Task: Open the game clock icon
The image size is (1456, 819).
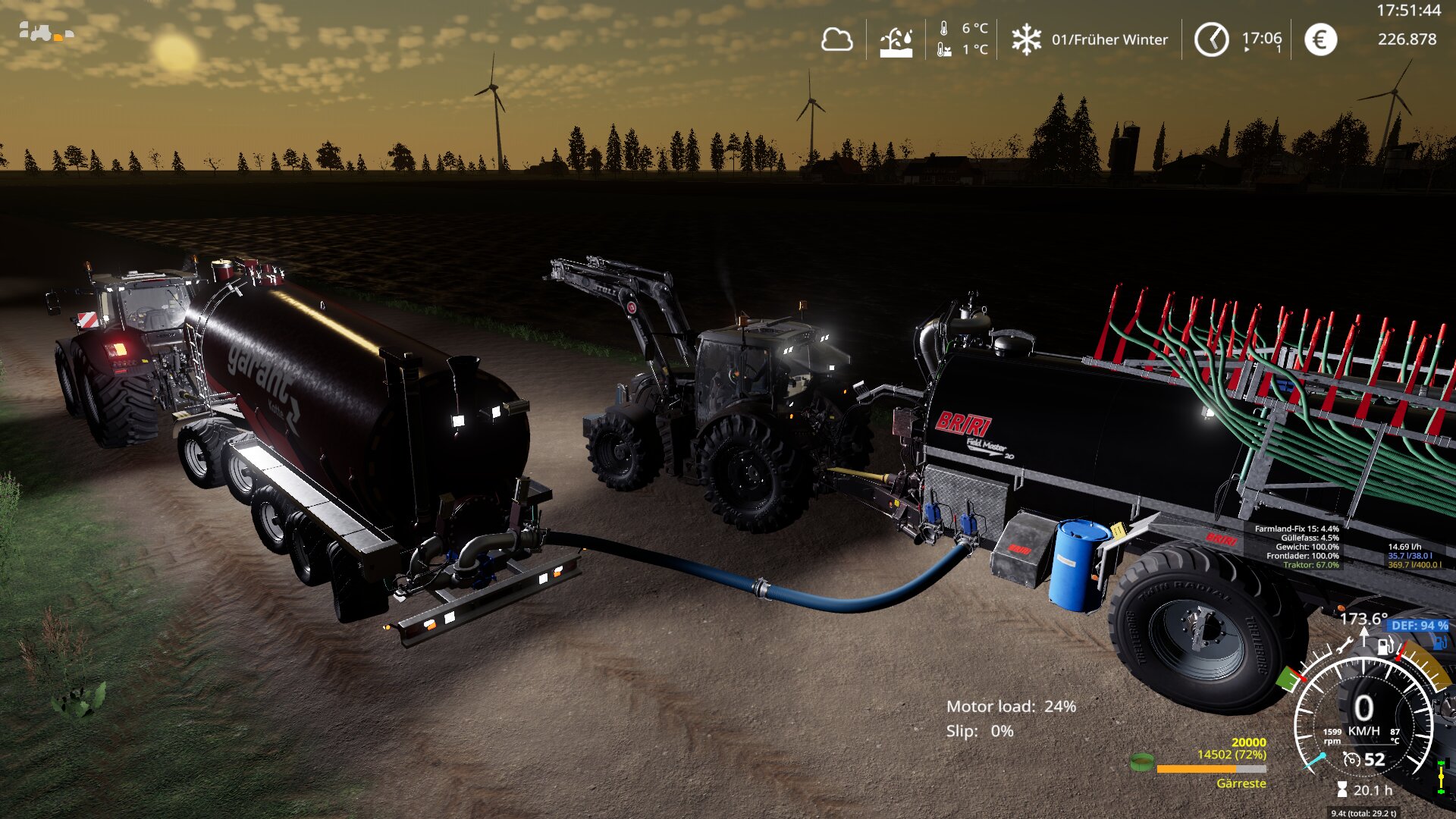Action: coord(1211,39)
